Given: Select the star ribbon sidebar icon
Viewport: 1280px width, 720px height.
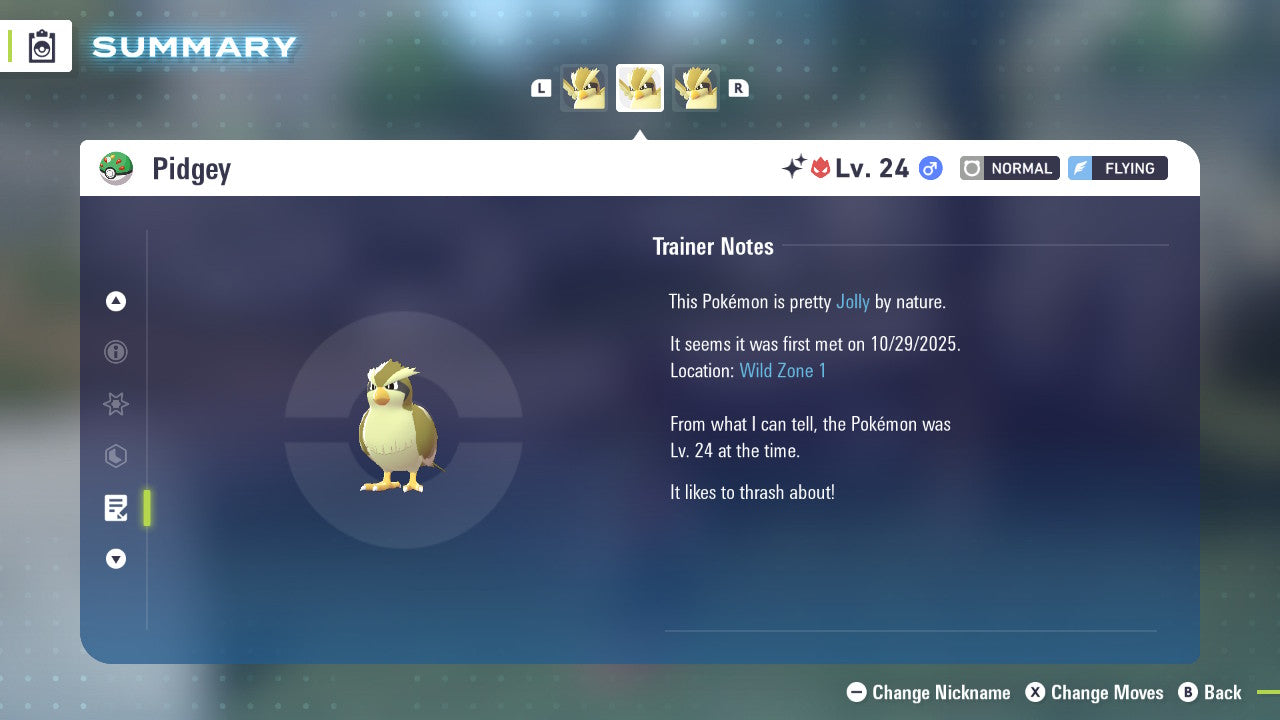Looking at the screenshot, I should pyautogui.click(x=115, y=404).
